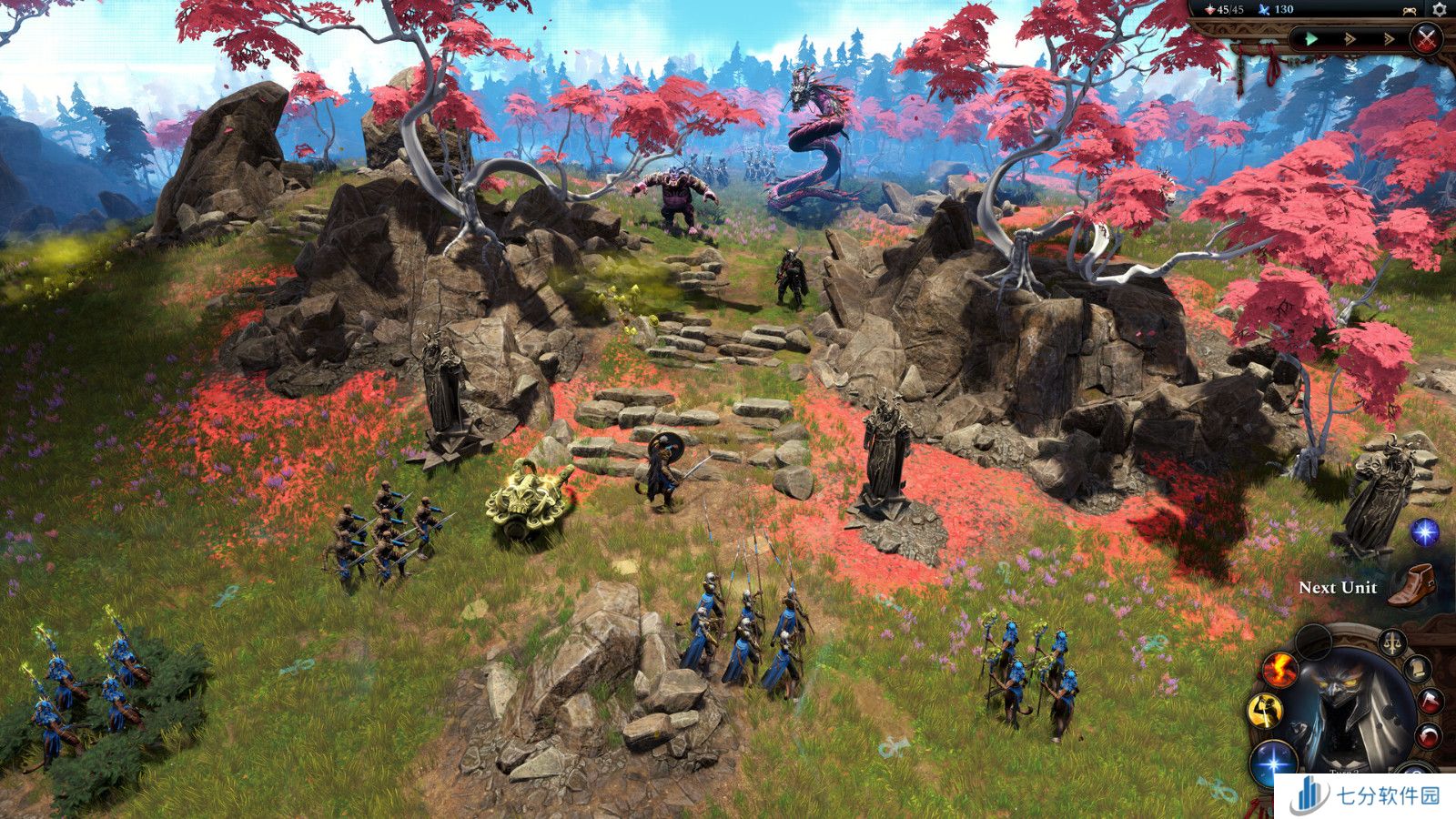Set combat speed to normal play
The height and width of the screenshot is (819, 1456).
pyautogui.click(x=1311, y=39)
